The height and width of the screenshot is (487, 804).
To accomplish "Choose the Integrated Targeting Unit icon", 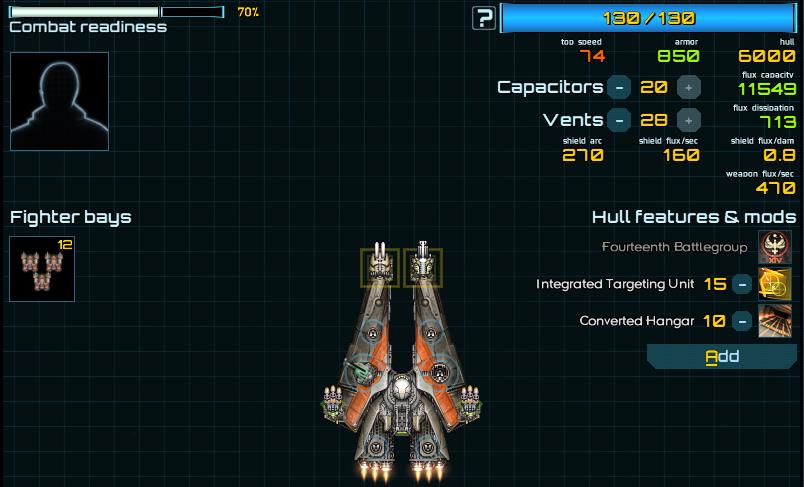I will (x=776, y=284).
